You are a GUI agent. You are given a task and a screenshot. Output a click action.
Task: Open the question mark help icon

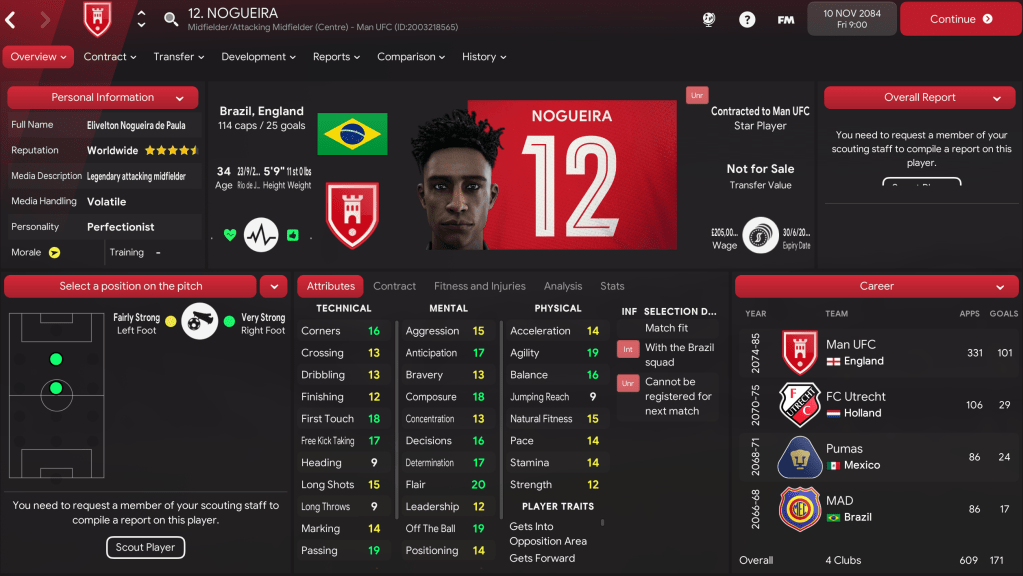pyautogui.click(x=747, y=19)
